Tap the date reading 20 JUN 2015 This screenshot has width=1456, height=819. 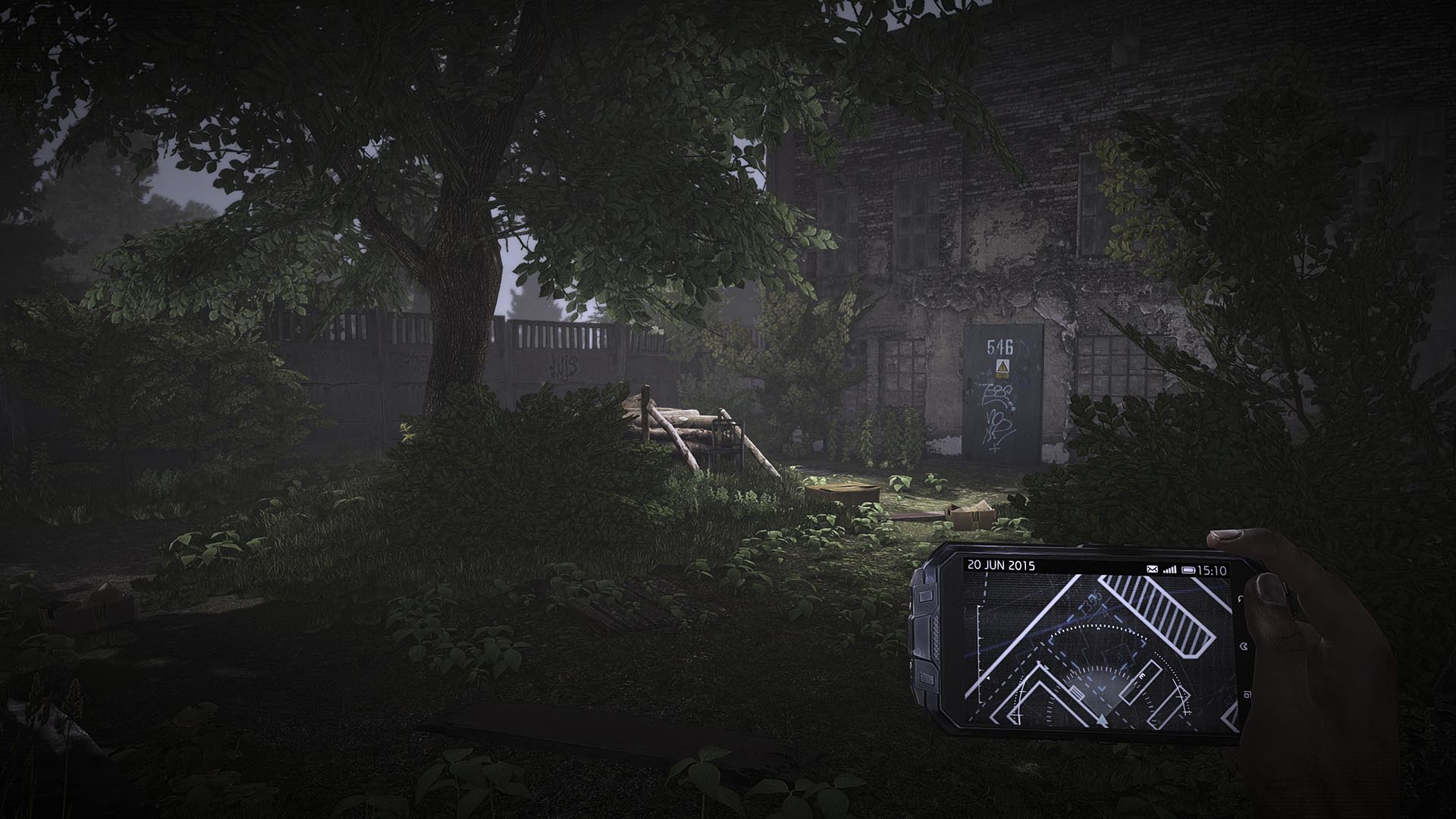[x=1002, y=565]
